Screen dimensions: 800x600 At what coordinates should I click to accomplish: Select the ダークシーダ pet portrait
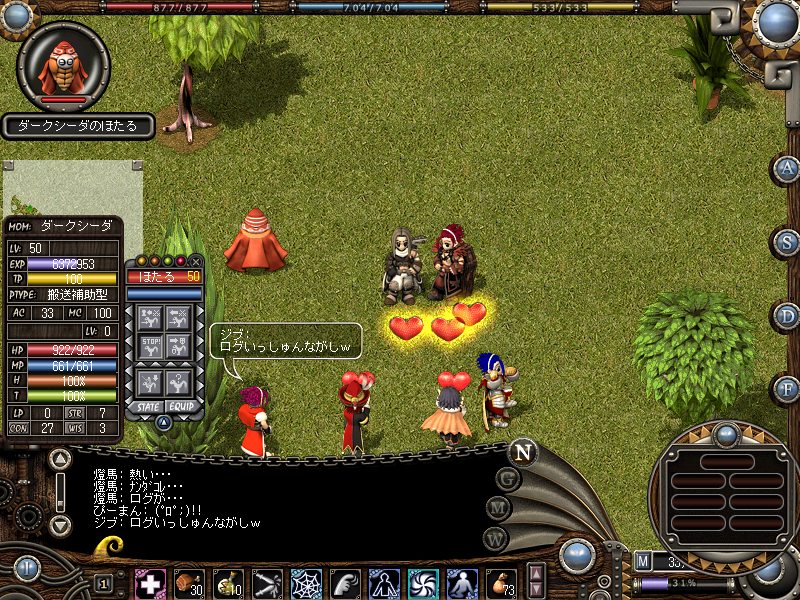tap(63, 64)
